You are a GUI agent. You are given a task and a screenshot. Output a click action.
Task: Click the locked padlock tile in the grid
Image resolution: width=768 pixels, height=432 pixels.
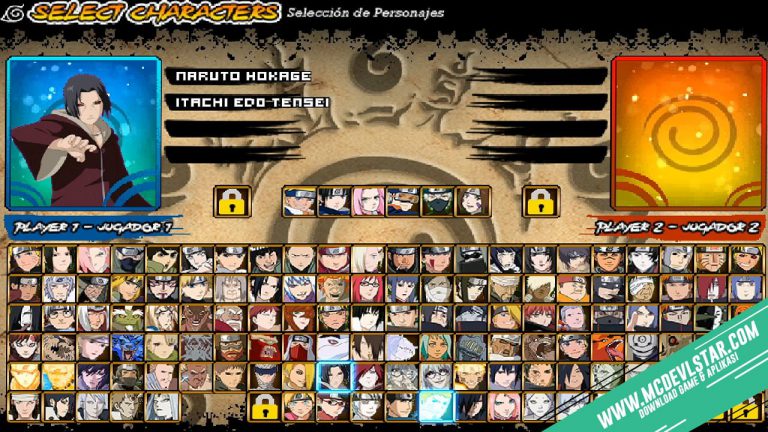pyautogui.click(x=264, y=406)
